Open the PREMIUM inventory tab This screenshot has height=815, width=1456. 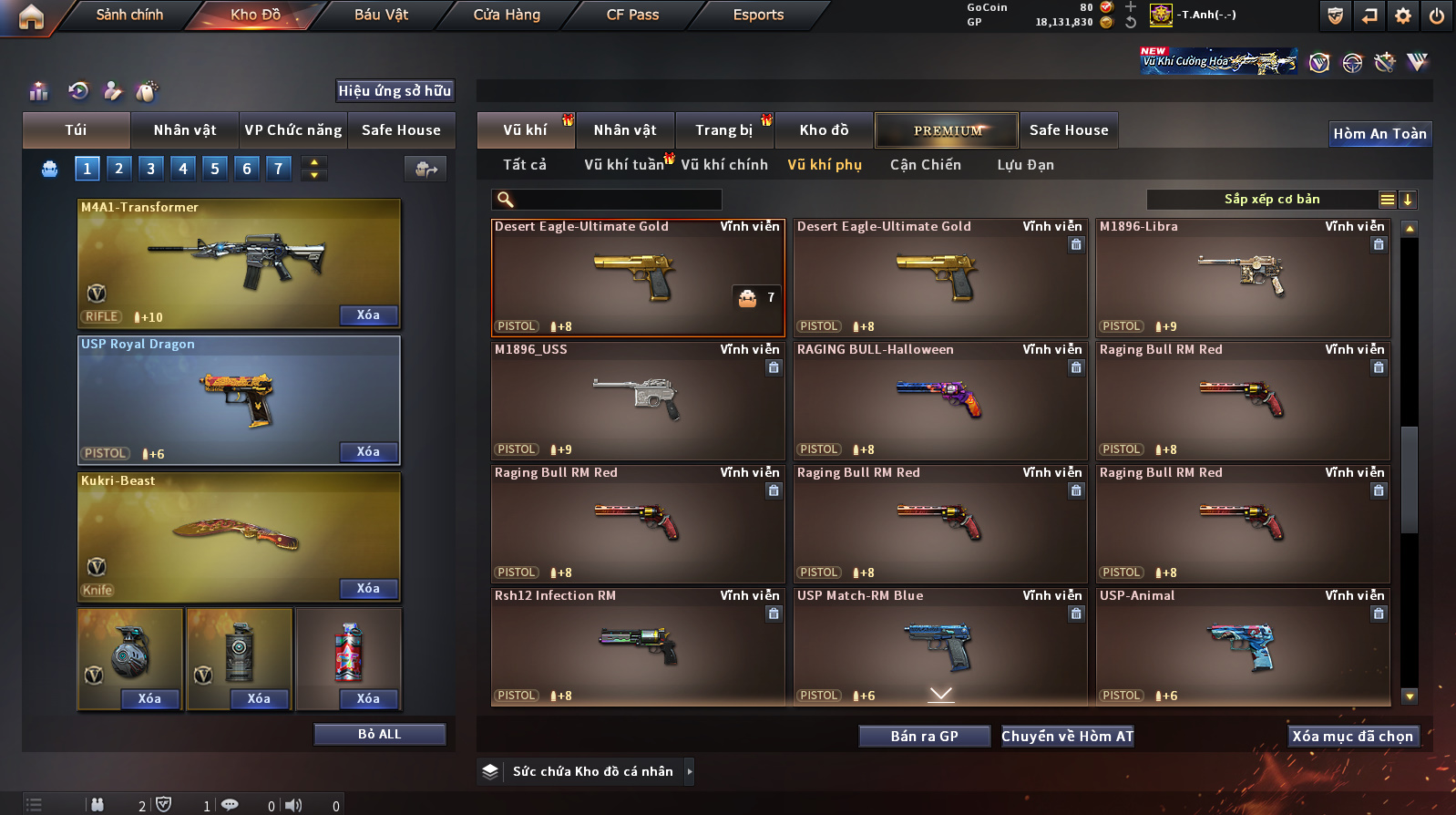coord(948,130)
